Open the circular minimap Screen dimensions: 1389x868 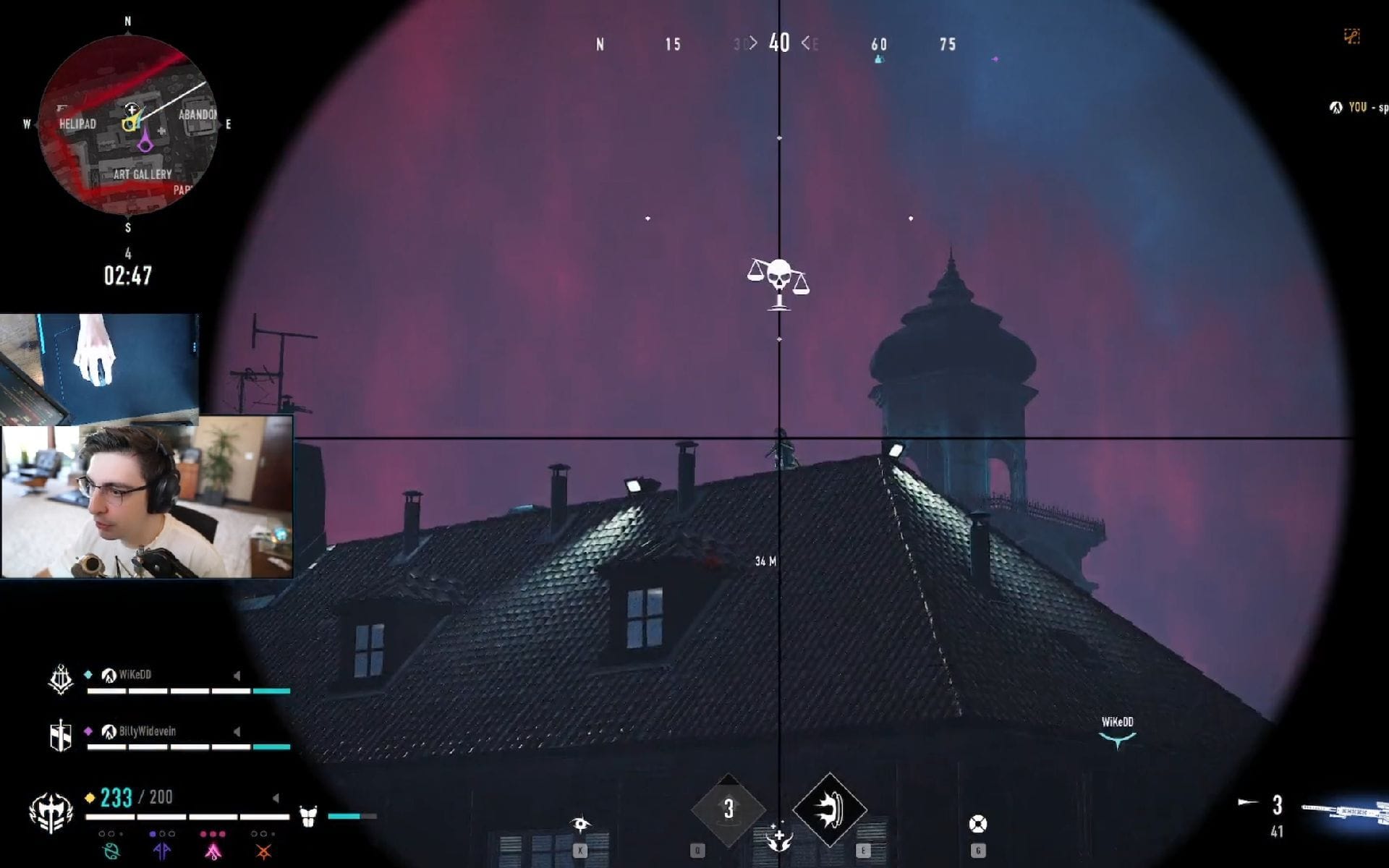pos(128,124)
